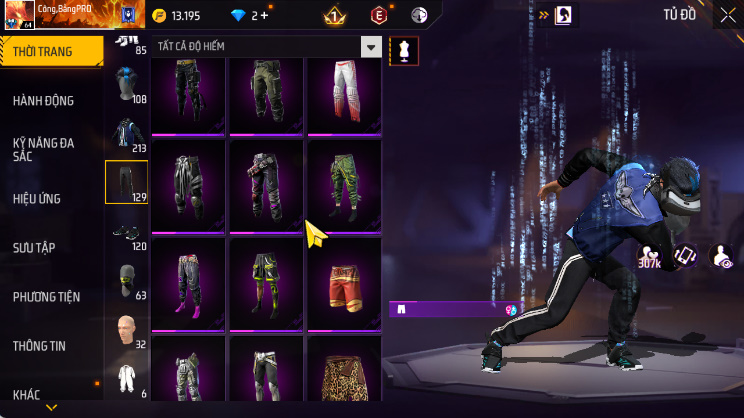Equip the green camo pants with pink straps
The height and width of the screenshot is (418, 744).
tap(344, 185)
